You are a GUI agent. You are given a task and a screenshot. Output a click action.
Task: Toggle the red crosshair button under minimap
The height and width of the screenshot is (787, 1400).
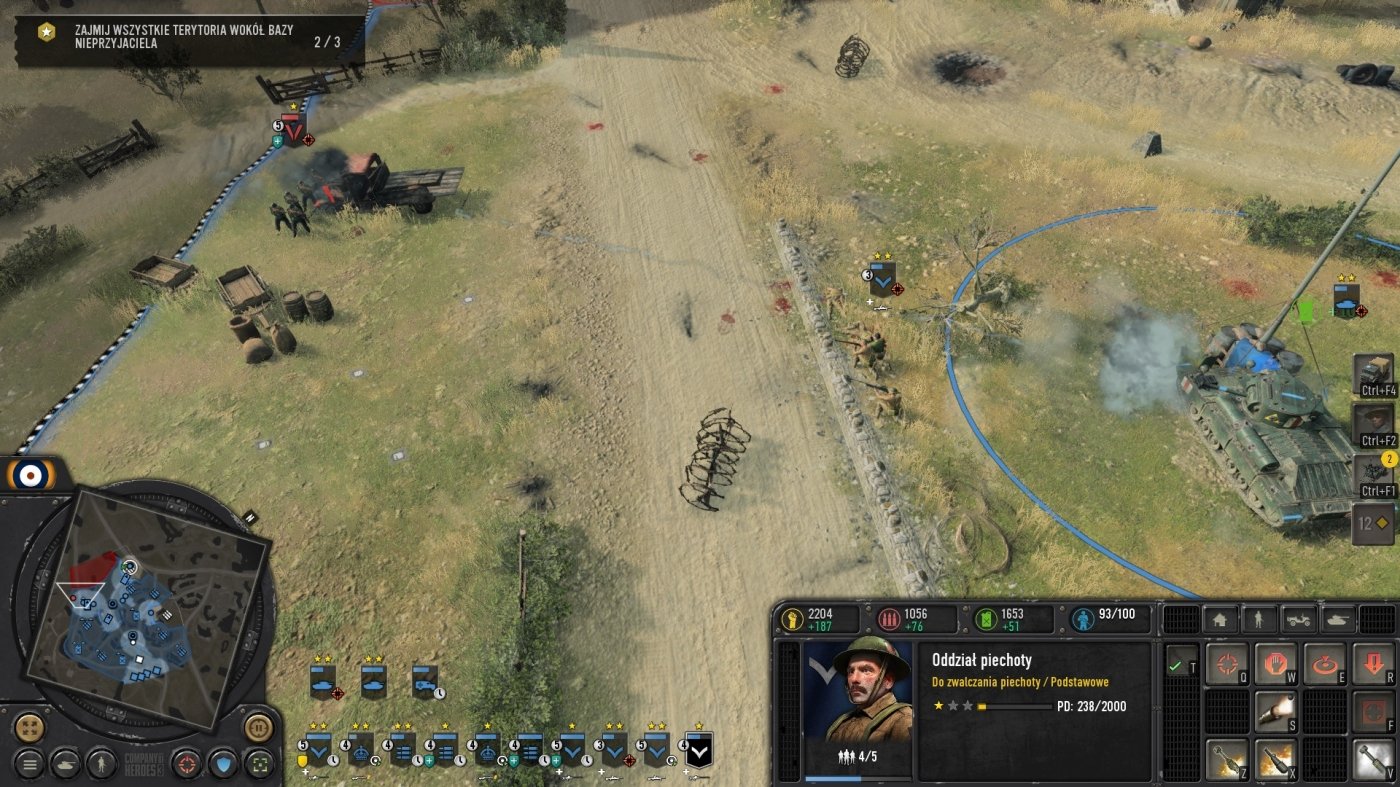click(x=186, y=764)
